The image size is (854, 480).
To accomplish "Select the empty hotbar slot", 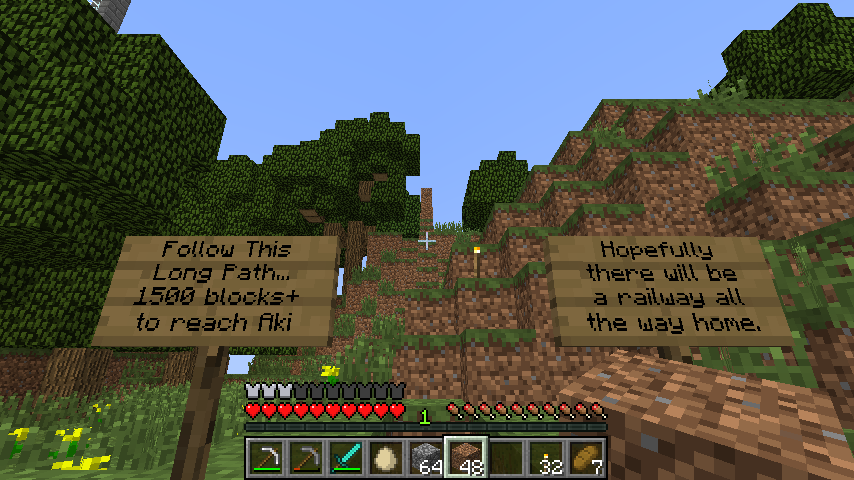I will click(506, 458).
